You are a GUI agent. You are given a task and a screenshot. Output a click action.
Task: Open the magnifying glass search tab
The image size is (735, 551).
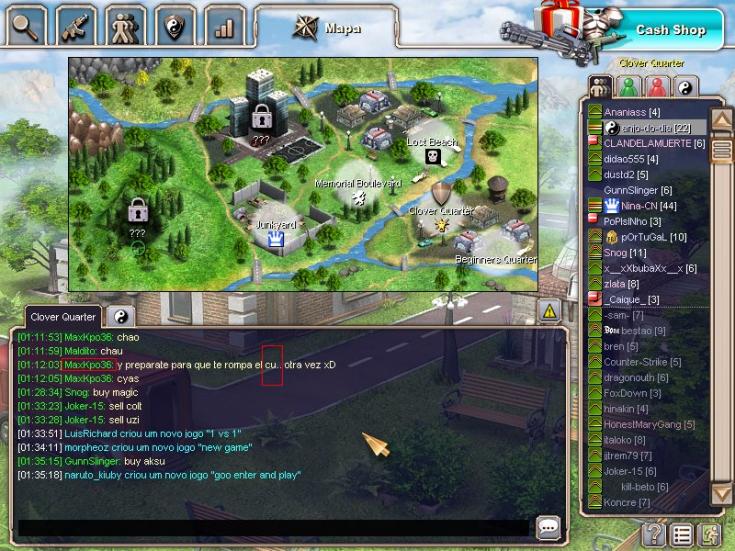point(27,26)
